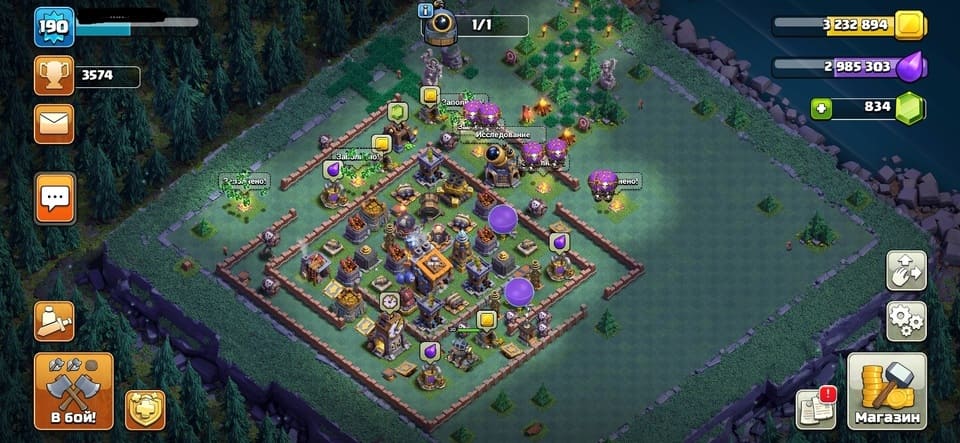Open the gears settings menu
This screenshot has width=960, height=443.
click(906, 321)
